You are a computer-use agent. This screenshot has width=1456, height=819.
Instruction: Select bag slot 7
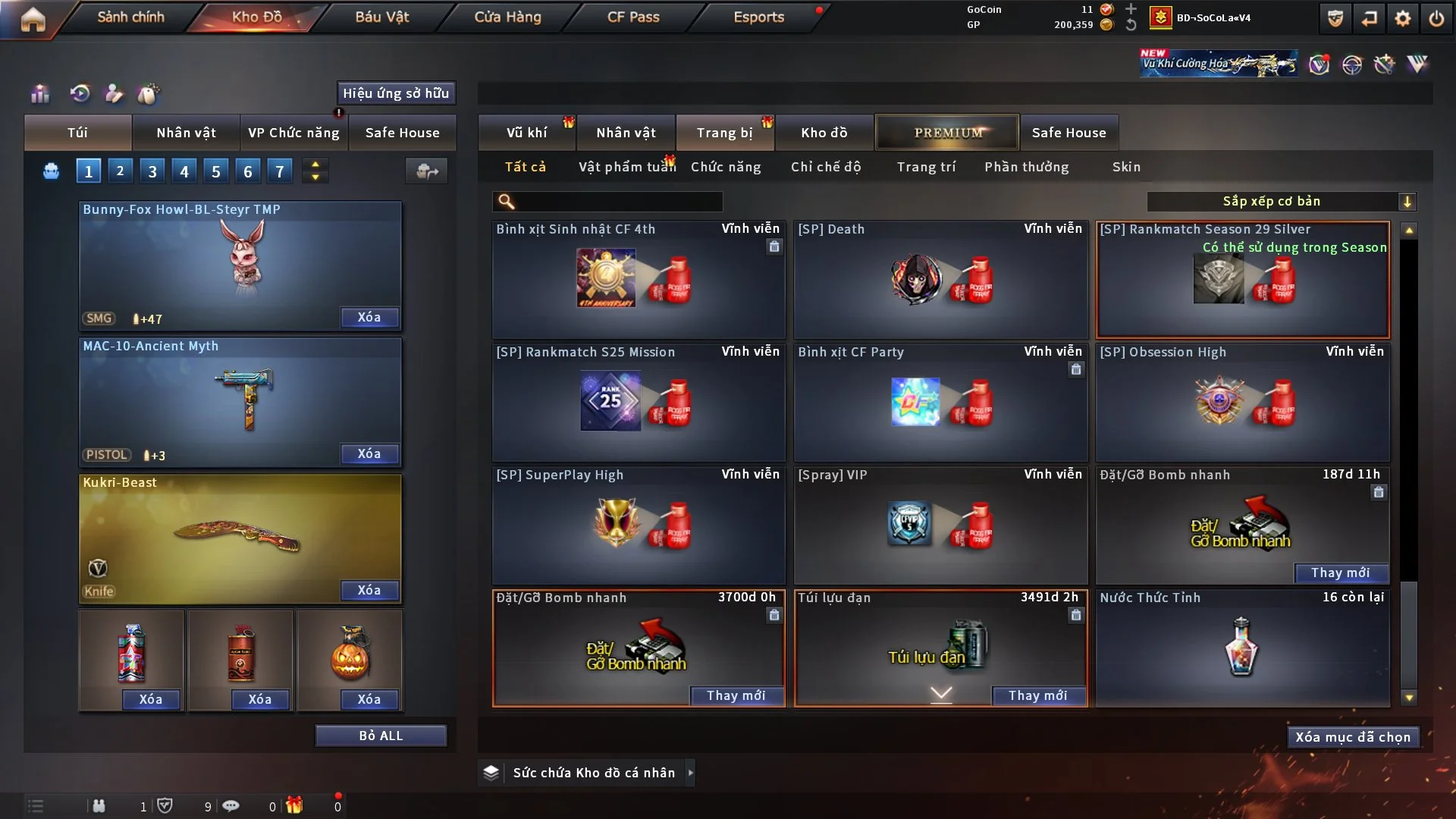[280, 171]
